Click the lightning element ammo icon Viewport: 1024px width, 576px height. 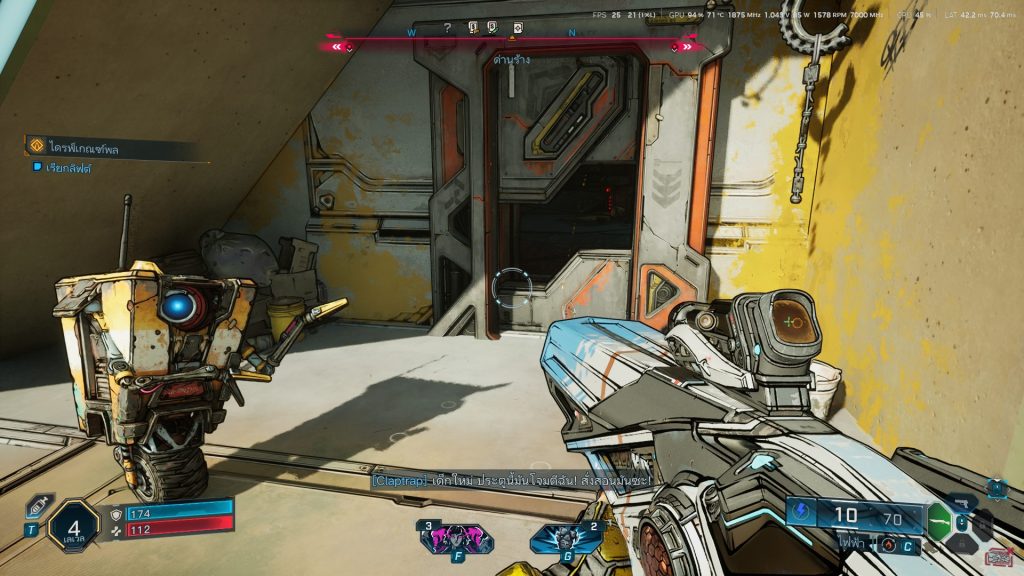click(x=803, y=514)
